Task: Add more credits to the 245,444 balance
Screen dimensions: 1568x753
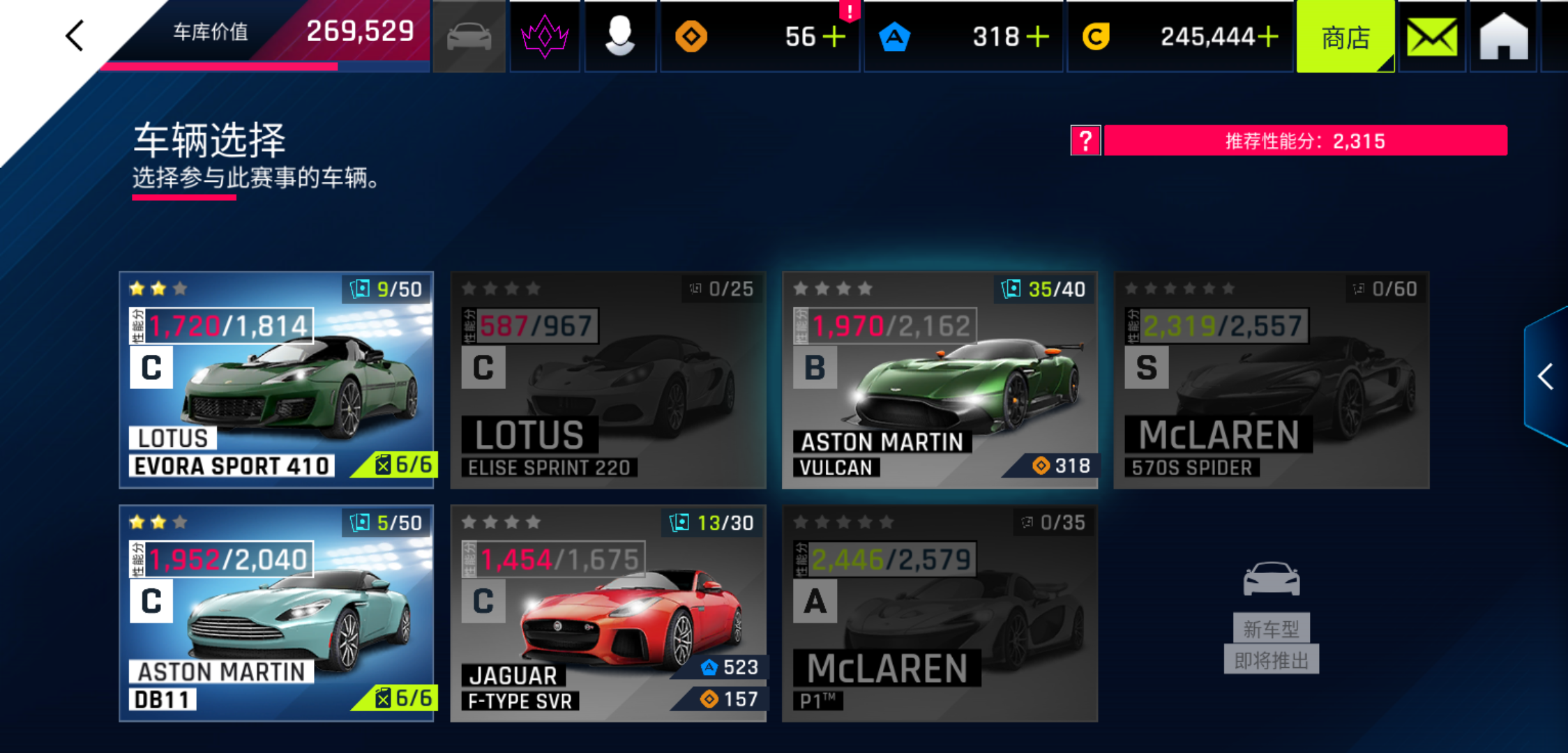Action: (1268, 36)
